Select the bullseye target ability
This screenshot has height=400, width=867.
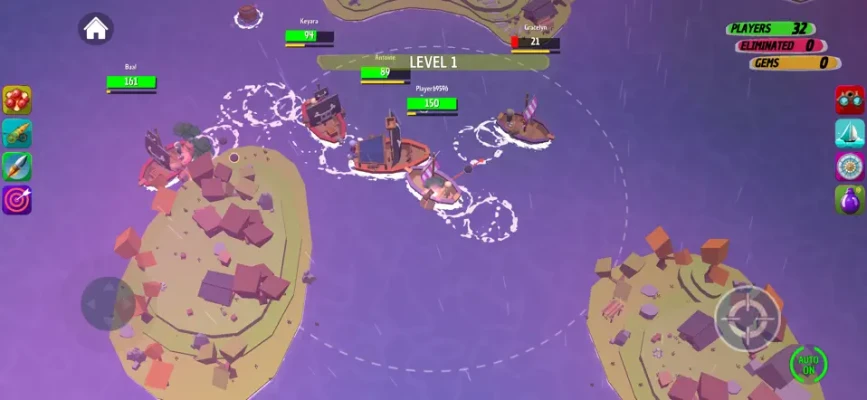tap(17, 200)
